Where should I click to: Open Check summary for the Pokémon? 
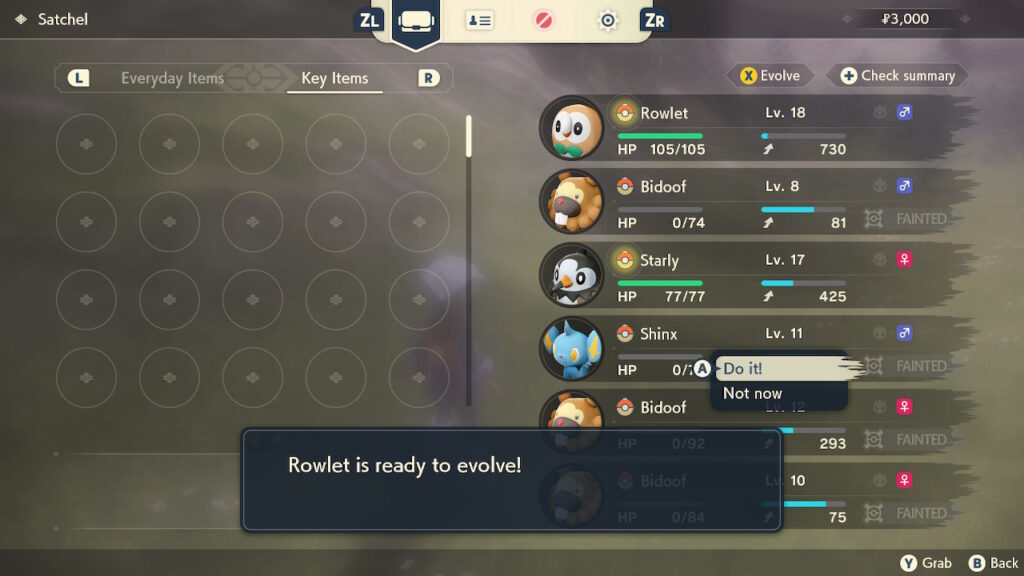click(x=897, y=75)
